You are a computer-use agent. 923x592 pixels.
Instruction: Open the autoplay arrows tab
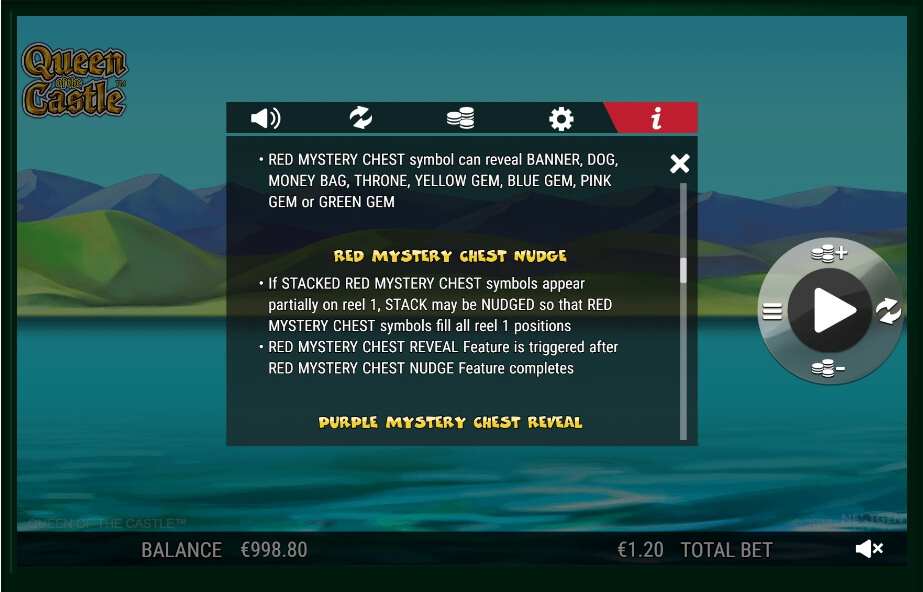tap(361, 119)
